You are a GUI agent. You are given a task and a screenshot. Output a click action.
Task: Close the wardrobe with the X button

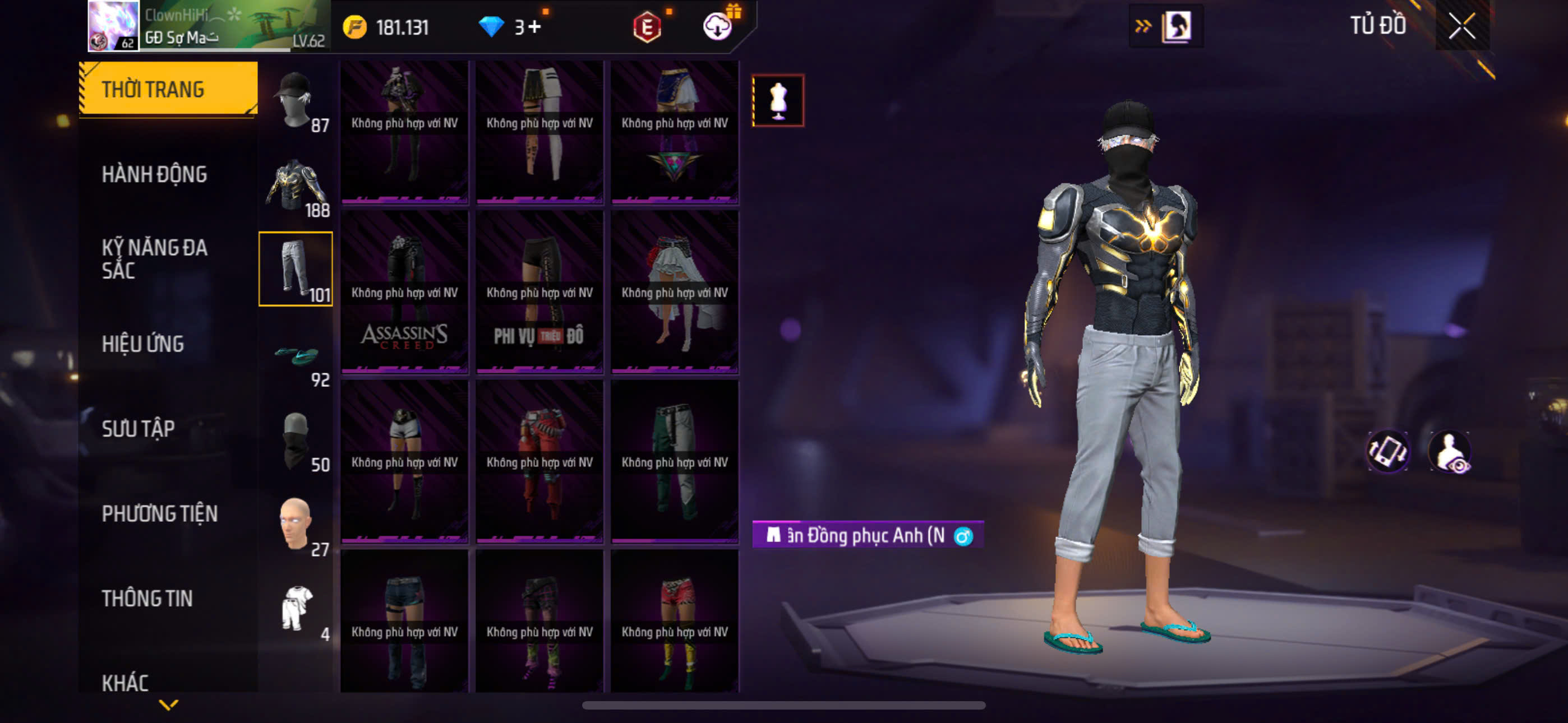click(1462, 26)
